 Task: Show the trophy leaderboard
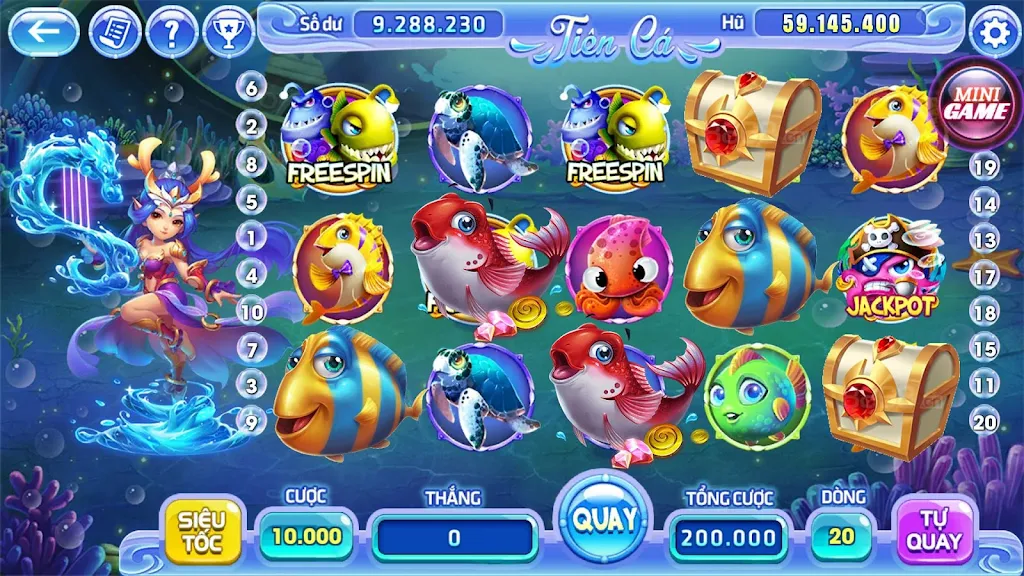(229, 33)
